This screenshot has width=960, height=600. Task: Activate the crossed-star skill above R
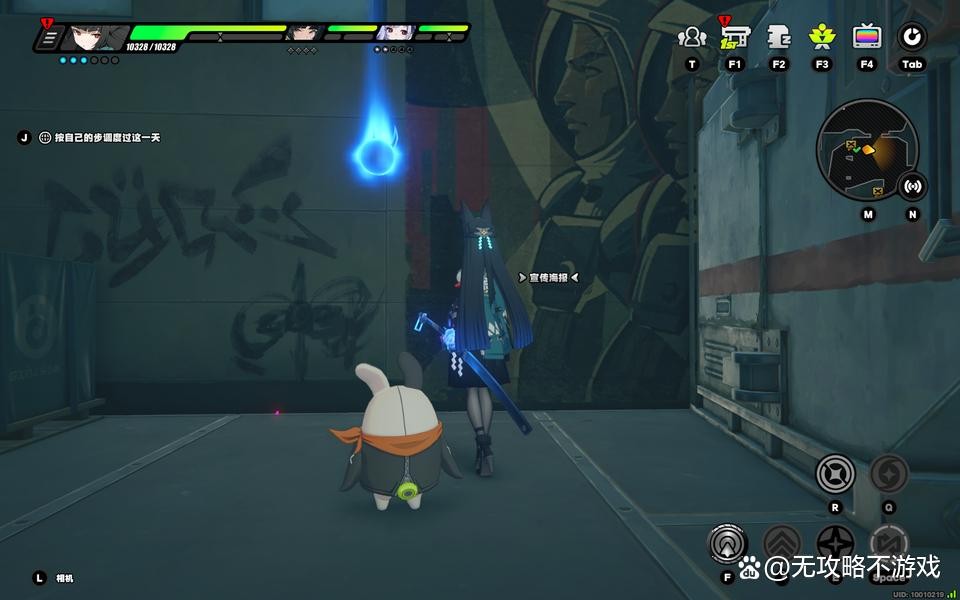click(836, 473)
